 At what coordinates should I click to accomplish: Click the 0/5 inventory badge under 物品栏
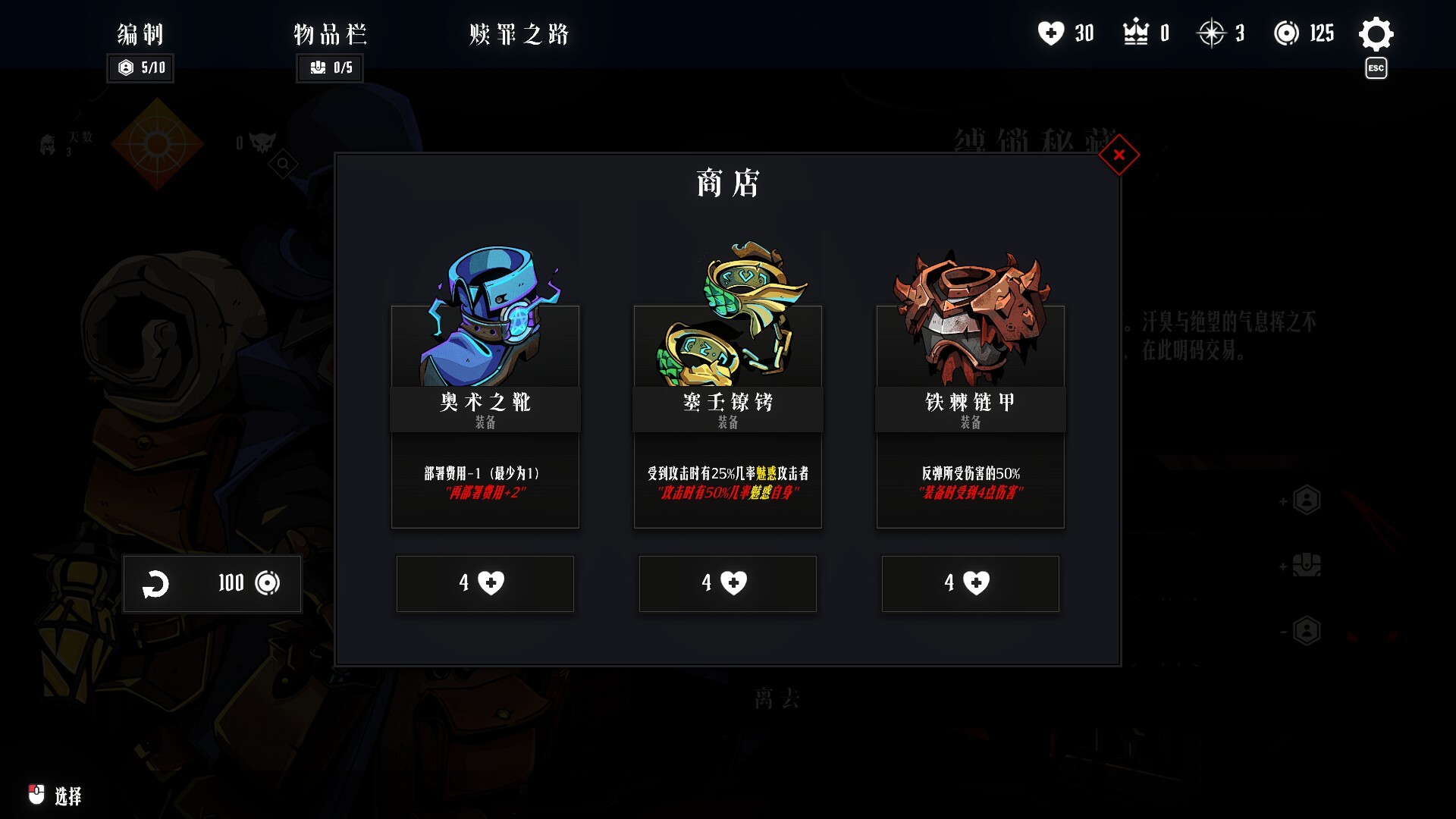(x=330, y=69)
